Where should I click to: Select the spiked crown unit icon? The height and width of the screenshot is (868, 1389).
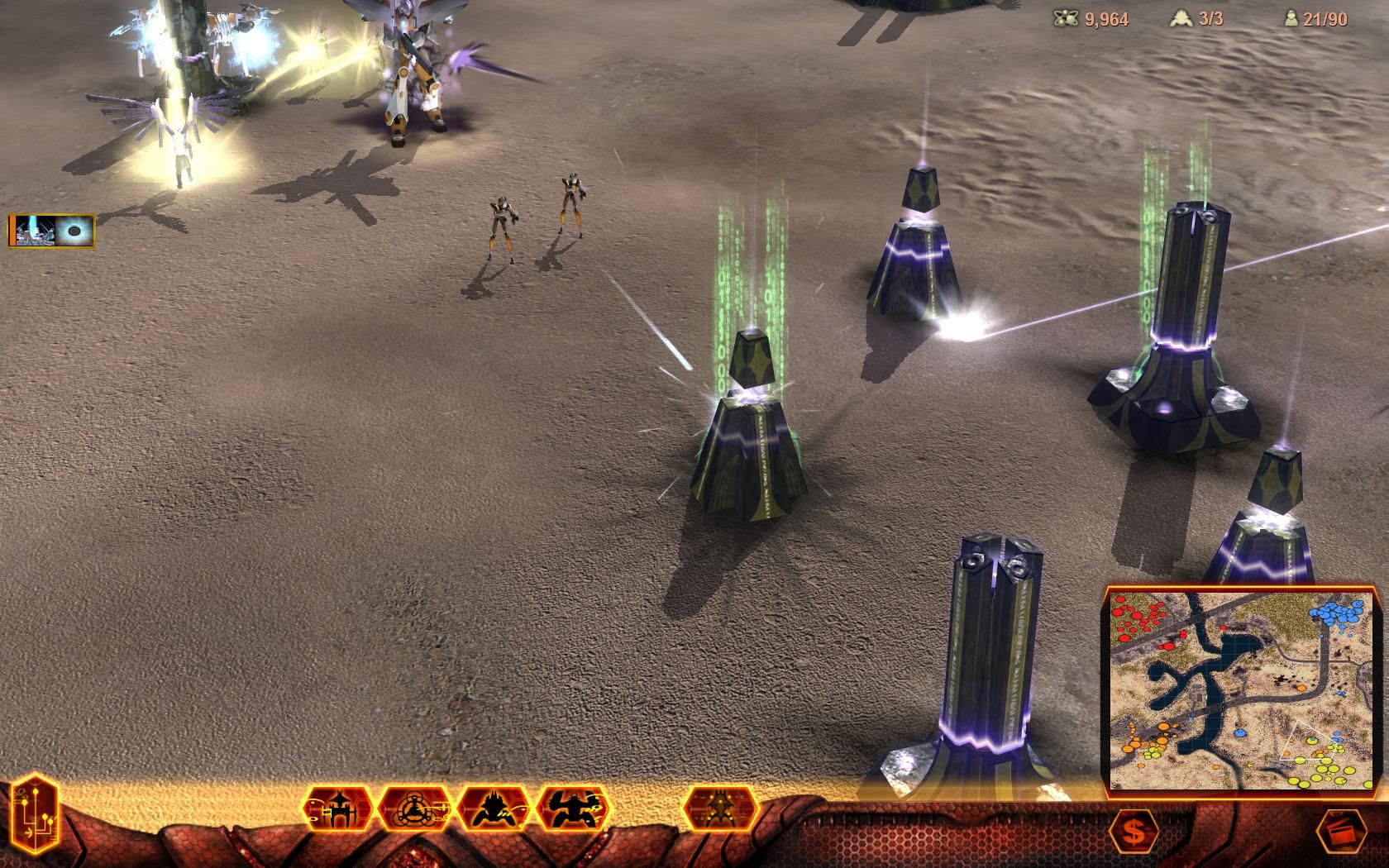[494, 808]
